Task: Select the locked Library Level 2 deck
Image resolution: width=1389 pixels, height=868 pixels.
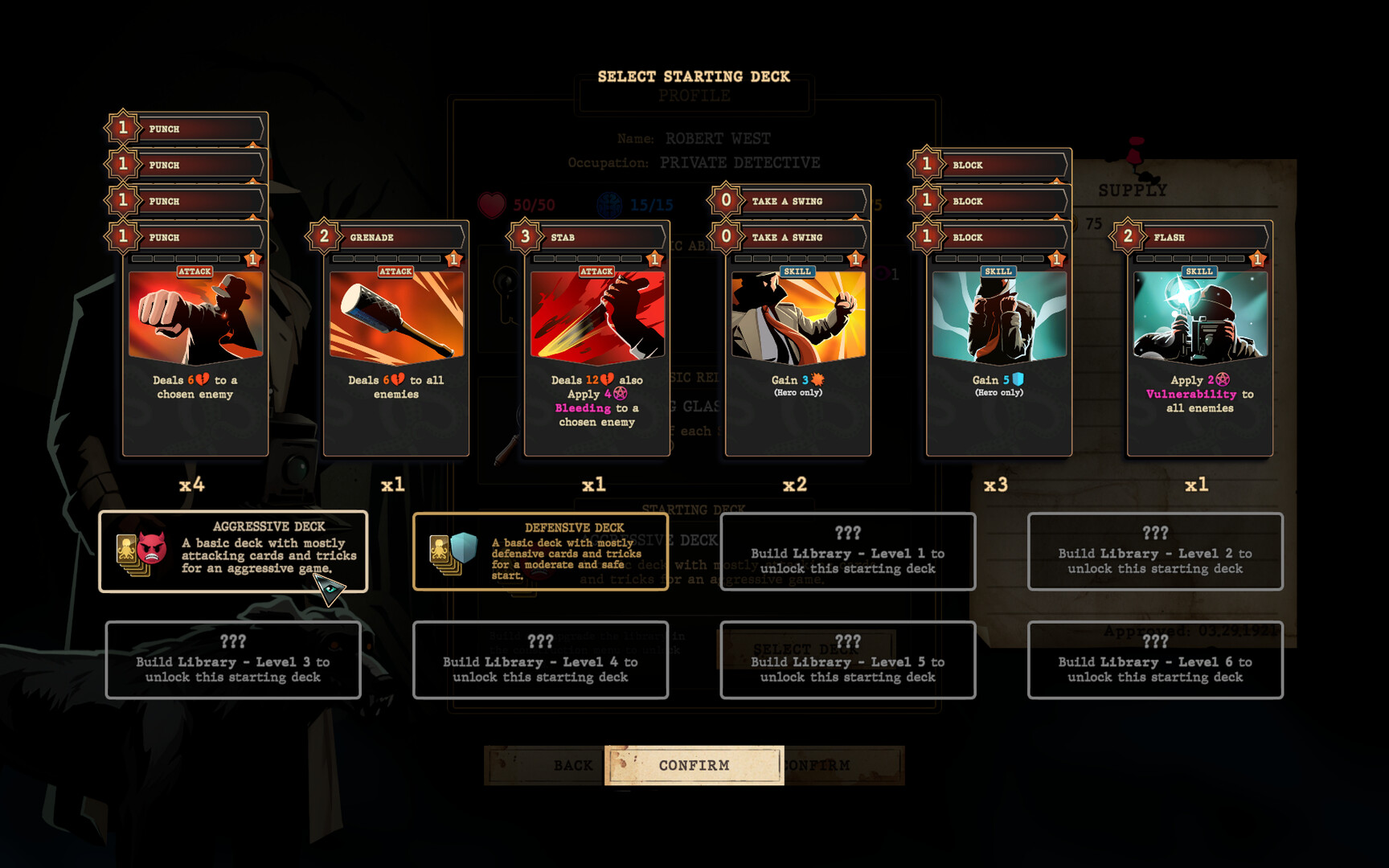Action: (1155, 551)
